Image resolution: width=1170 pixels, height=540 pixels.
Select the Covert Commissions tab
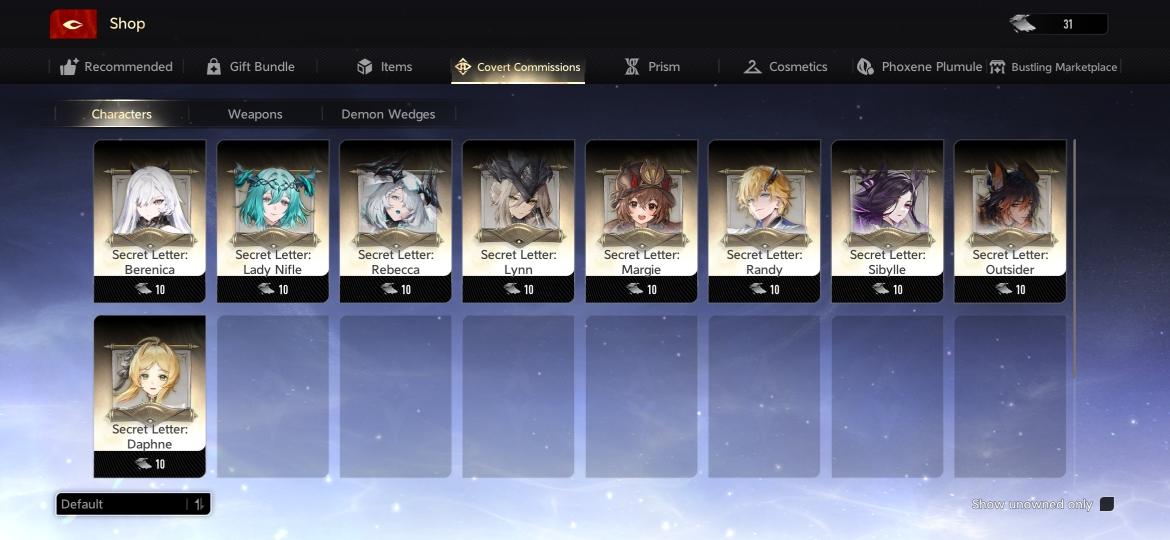(x=517, y=67)
